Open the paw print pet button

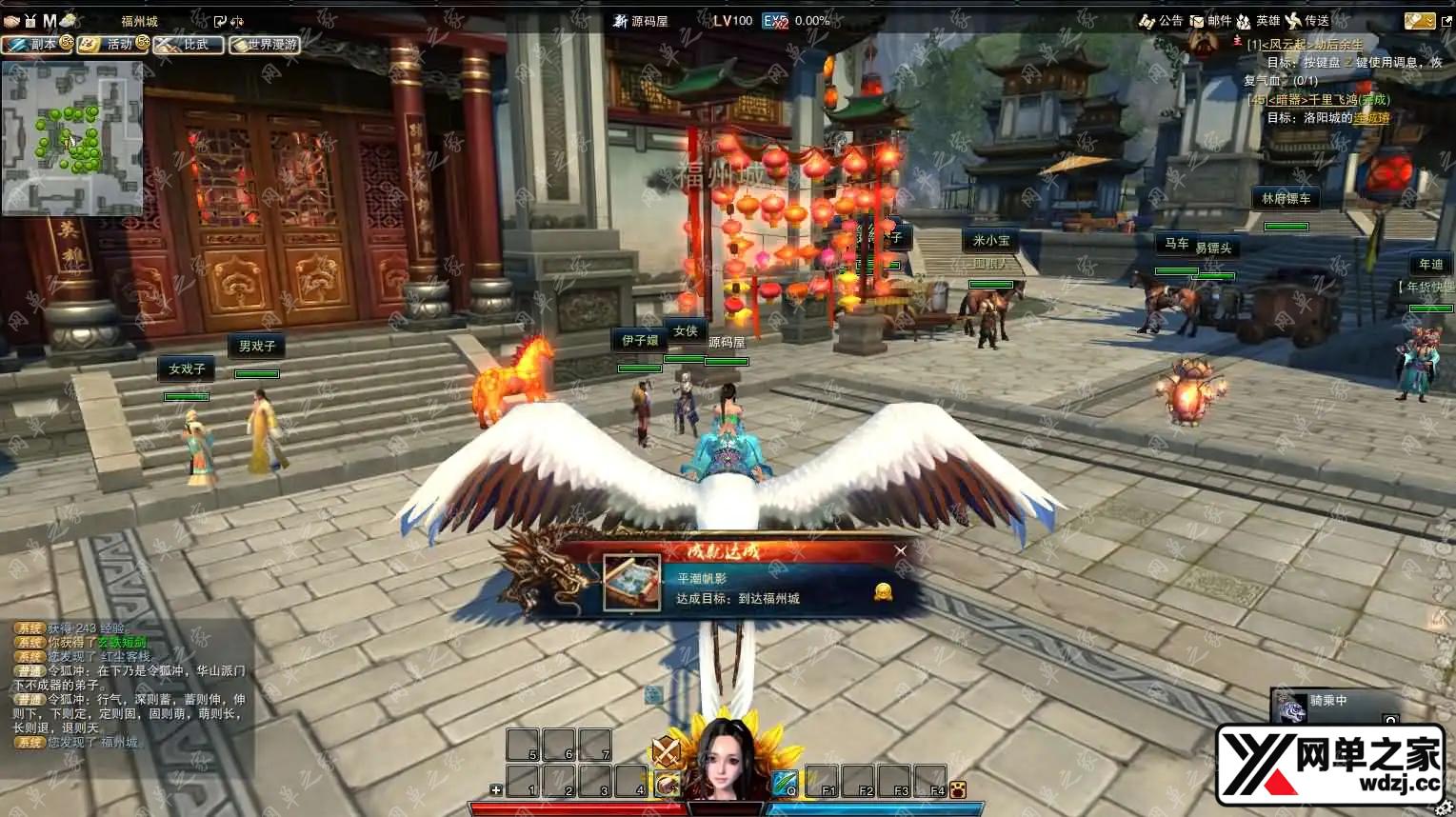(958, 789)
